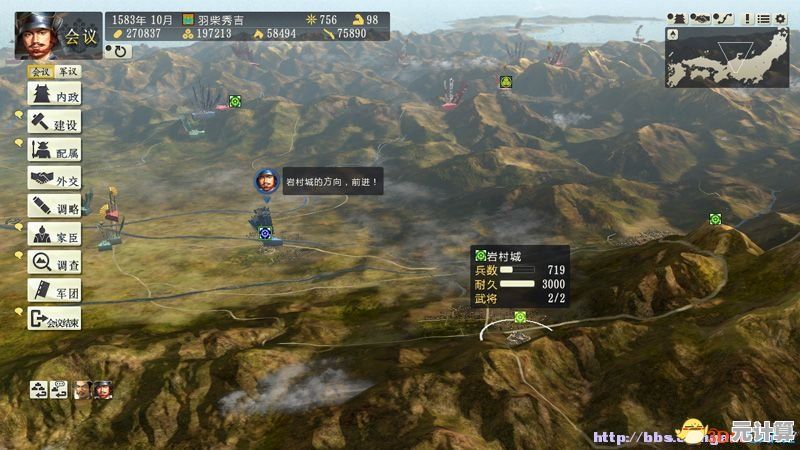The width and height of the screenshot is (800, 450).
Task: Click the circular arrow button under the portrait
Action: [121, 51]
